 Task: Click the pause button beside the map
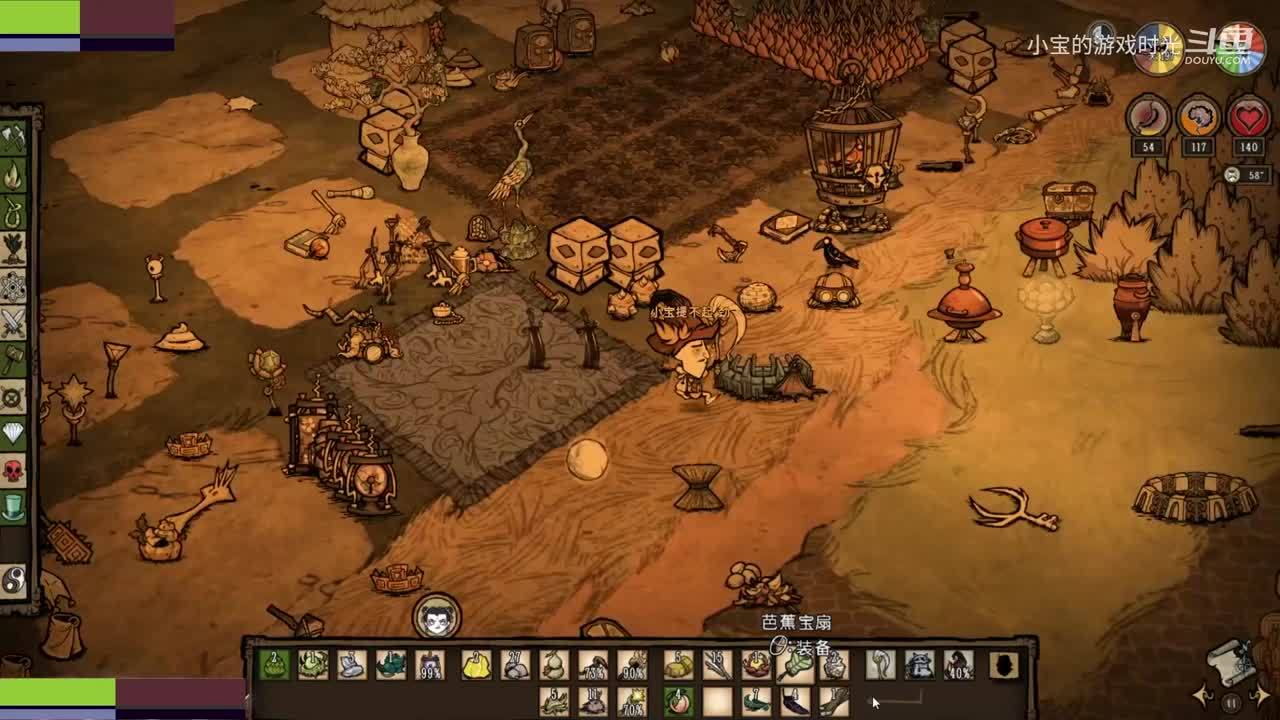[x=1232, y=702]
